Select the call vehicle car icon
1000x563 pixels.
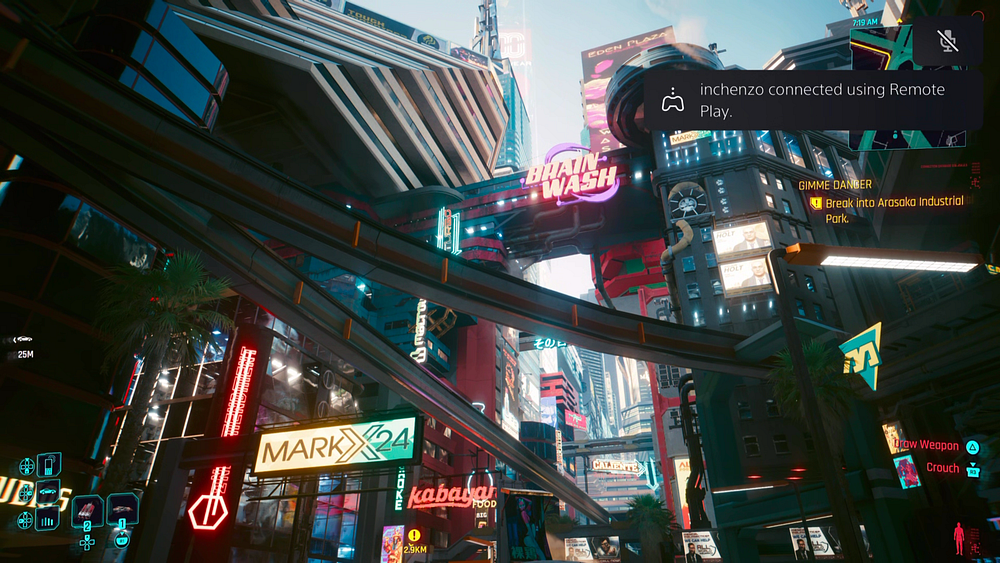tap(47, 492)
